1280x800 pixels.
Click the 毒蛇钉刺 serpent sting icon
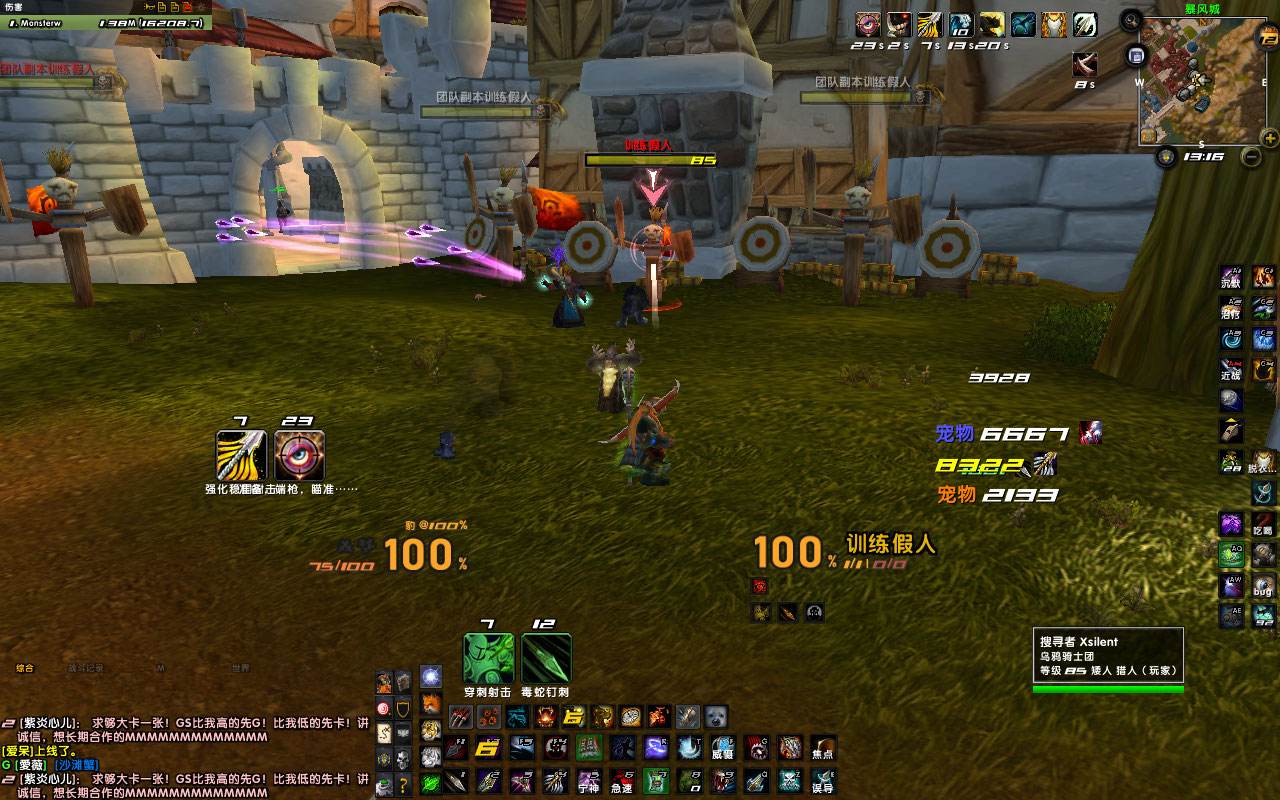point(546,659)
